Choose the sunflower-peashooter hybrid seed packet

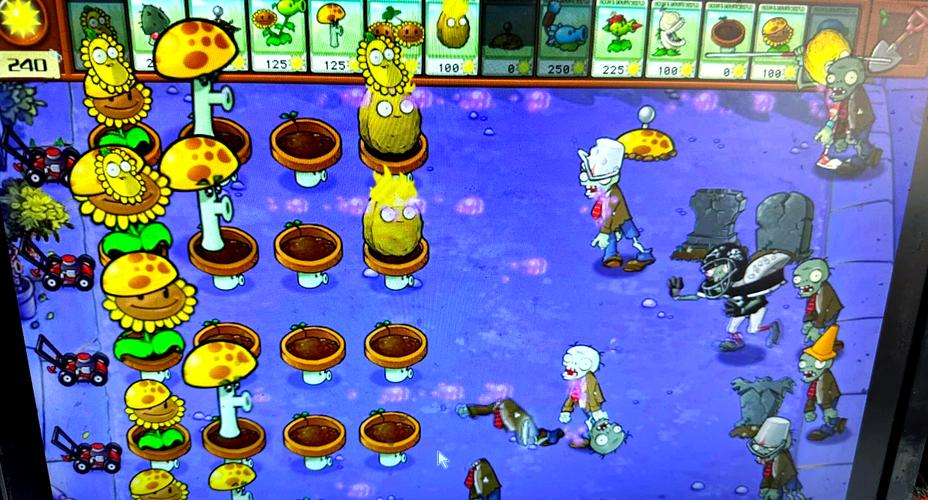pyautogui.click(x=277, y=35)
